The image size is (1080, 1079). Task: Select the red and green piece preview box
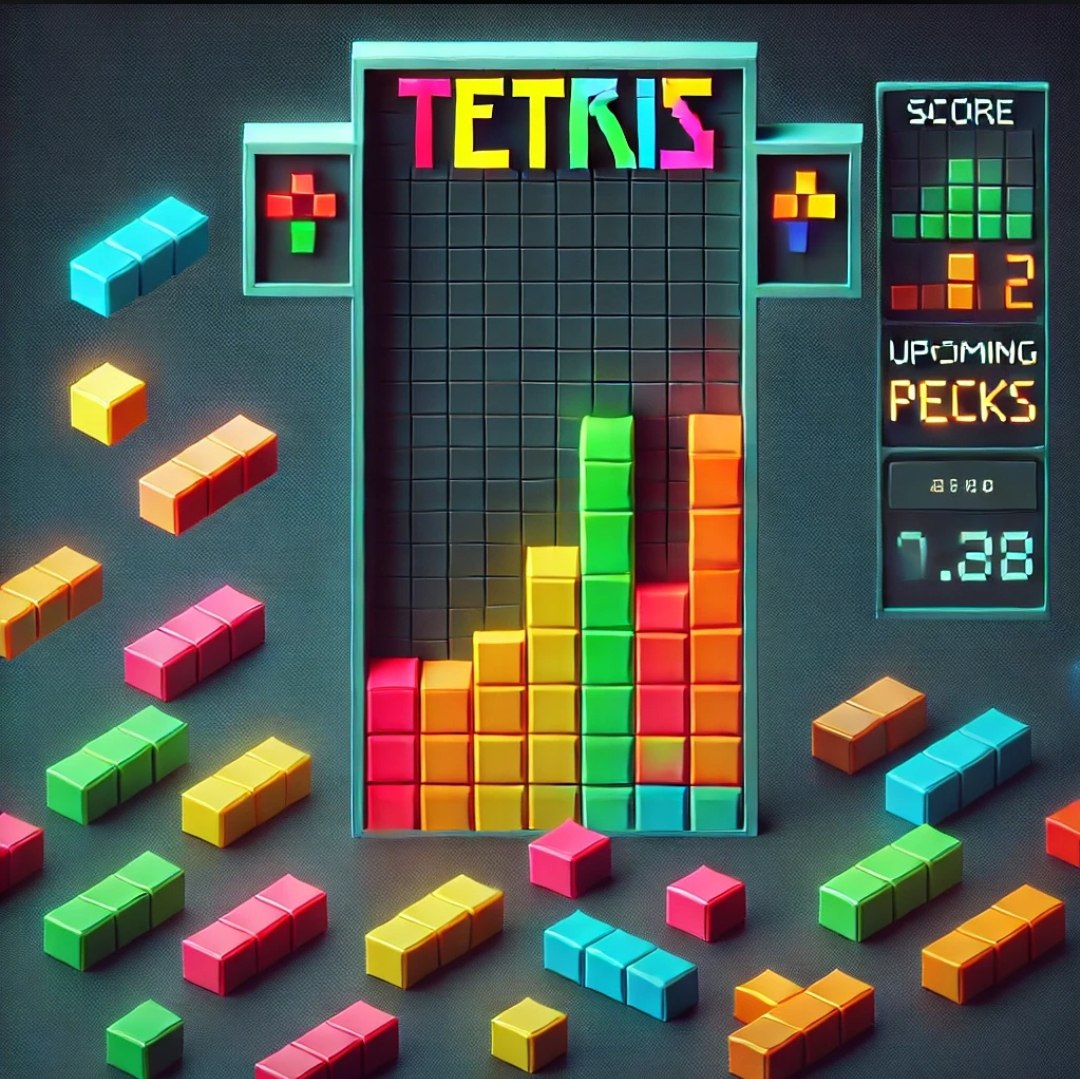(x=302, y=213)
